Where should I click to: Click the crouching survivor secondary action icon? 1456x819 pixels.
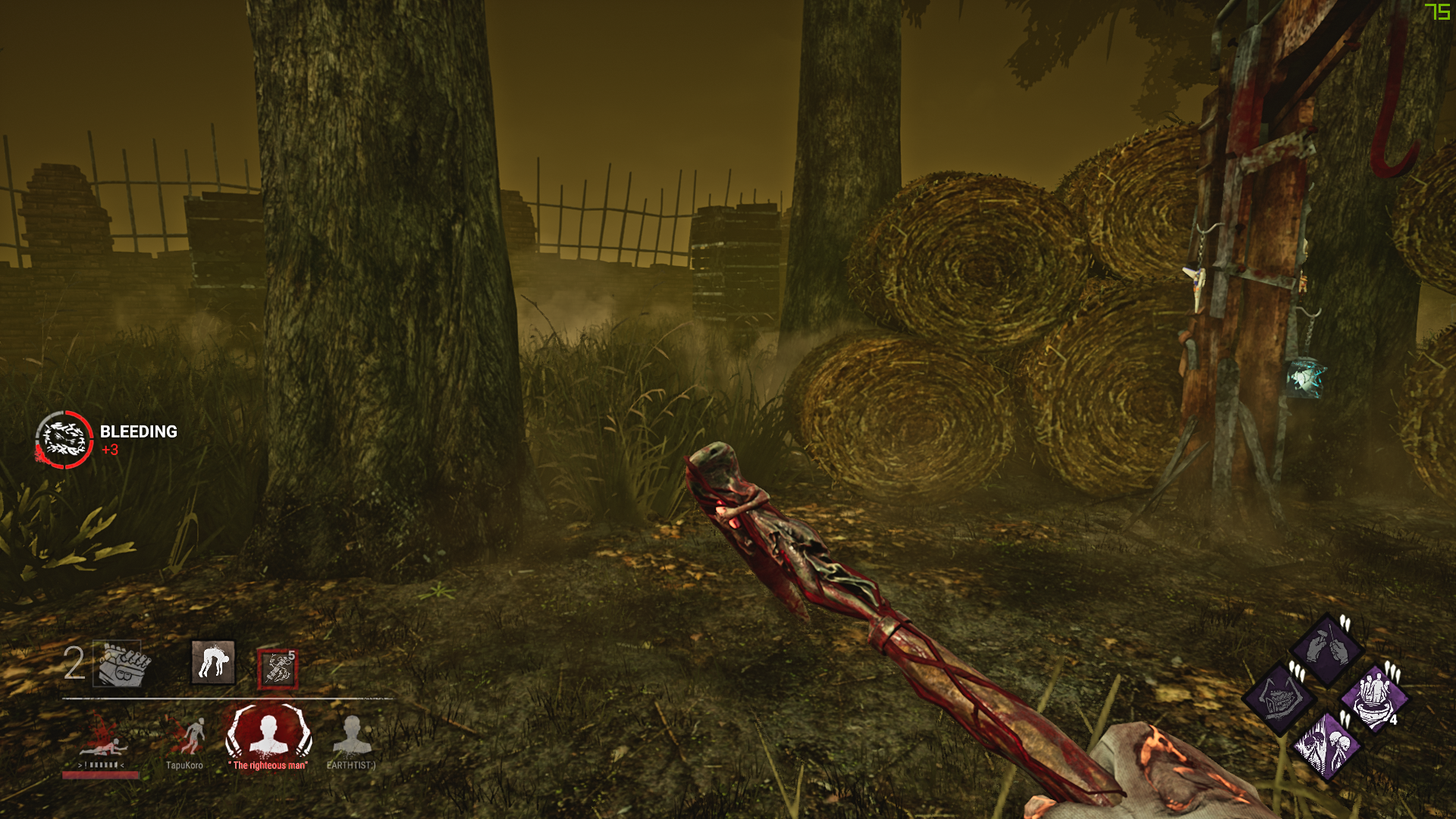pyautogui.click(x=212, y=663)
